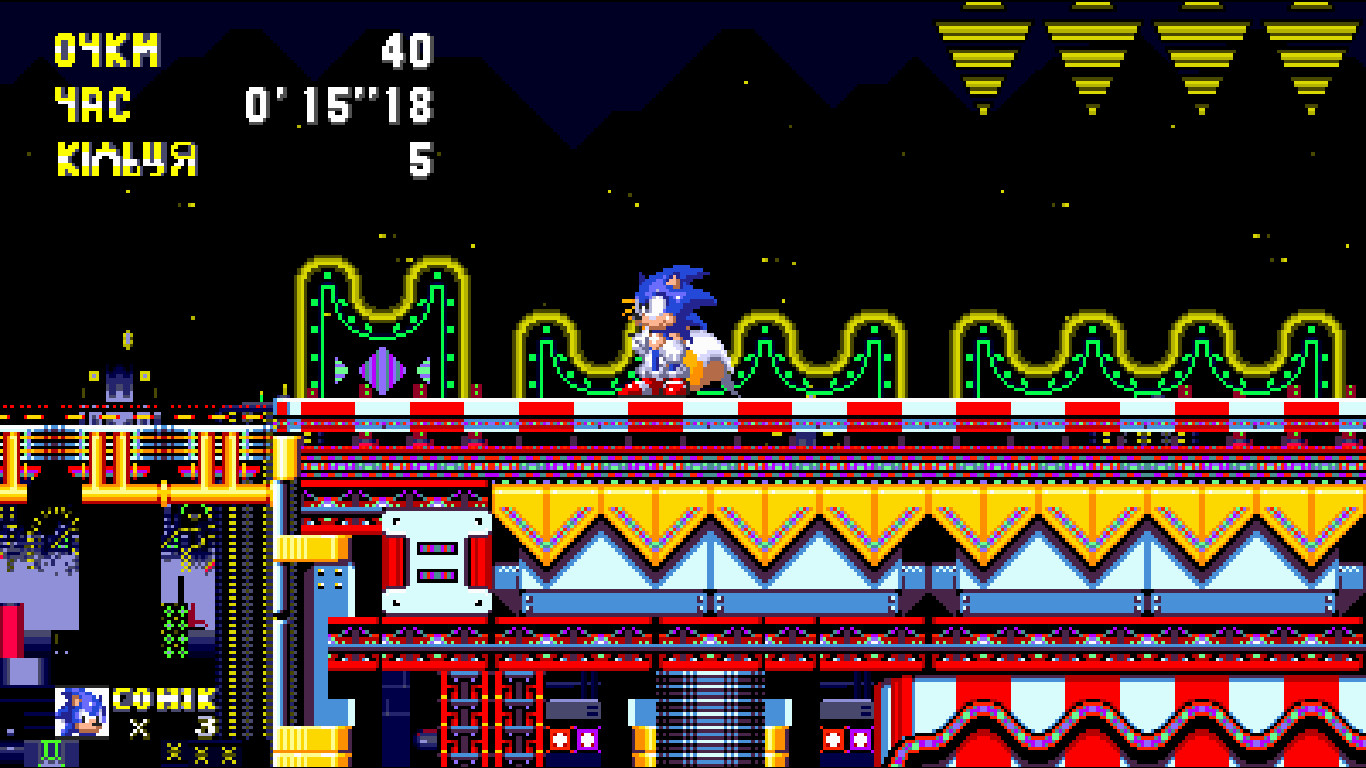Viewport: 1366px width, 768px height.
Task: Click the СОНІК name text at bottom left
Action: (163, 697)
